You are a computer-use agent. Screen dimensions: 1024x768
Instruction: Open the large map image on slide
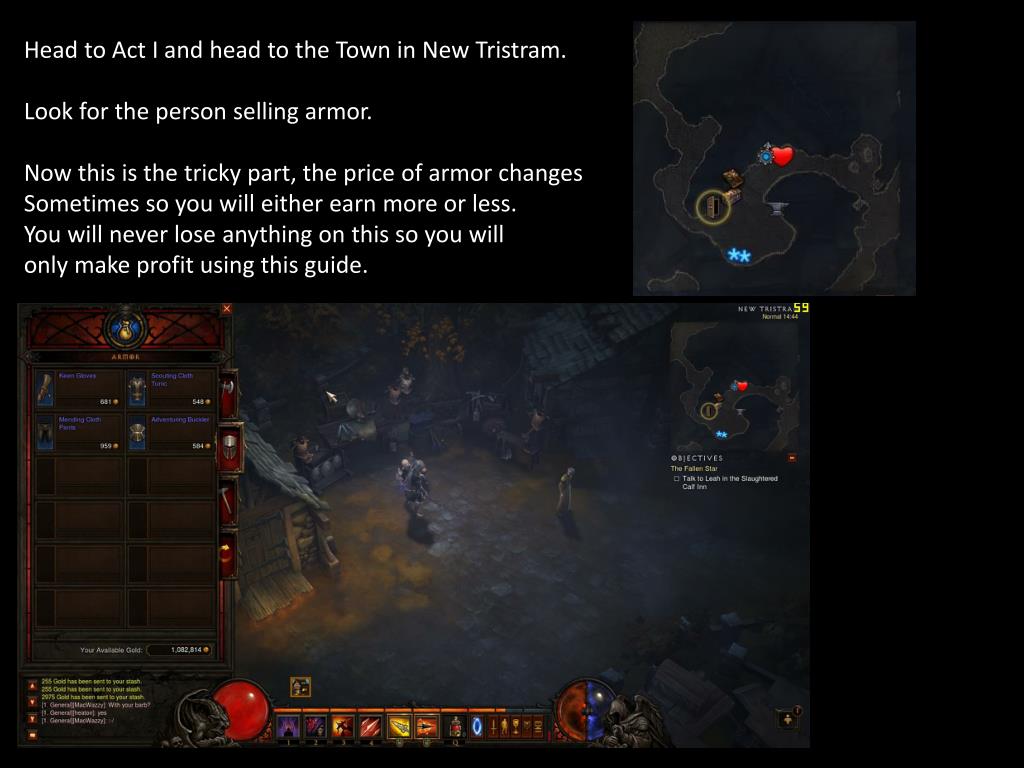click(774, 158)
